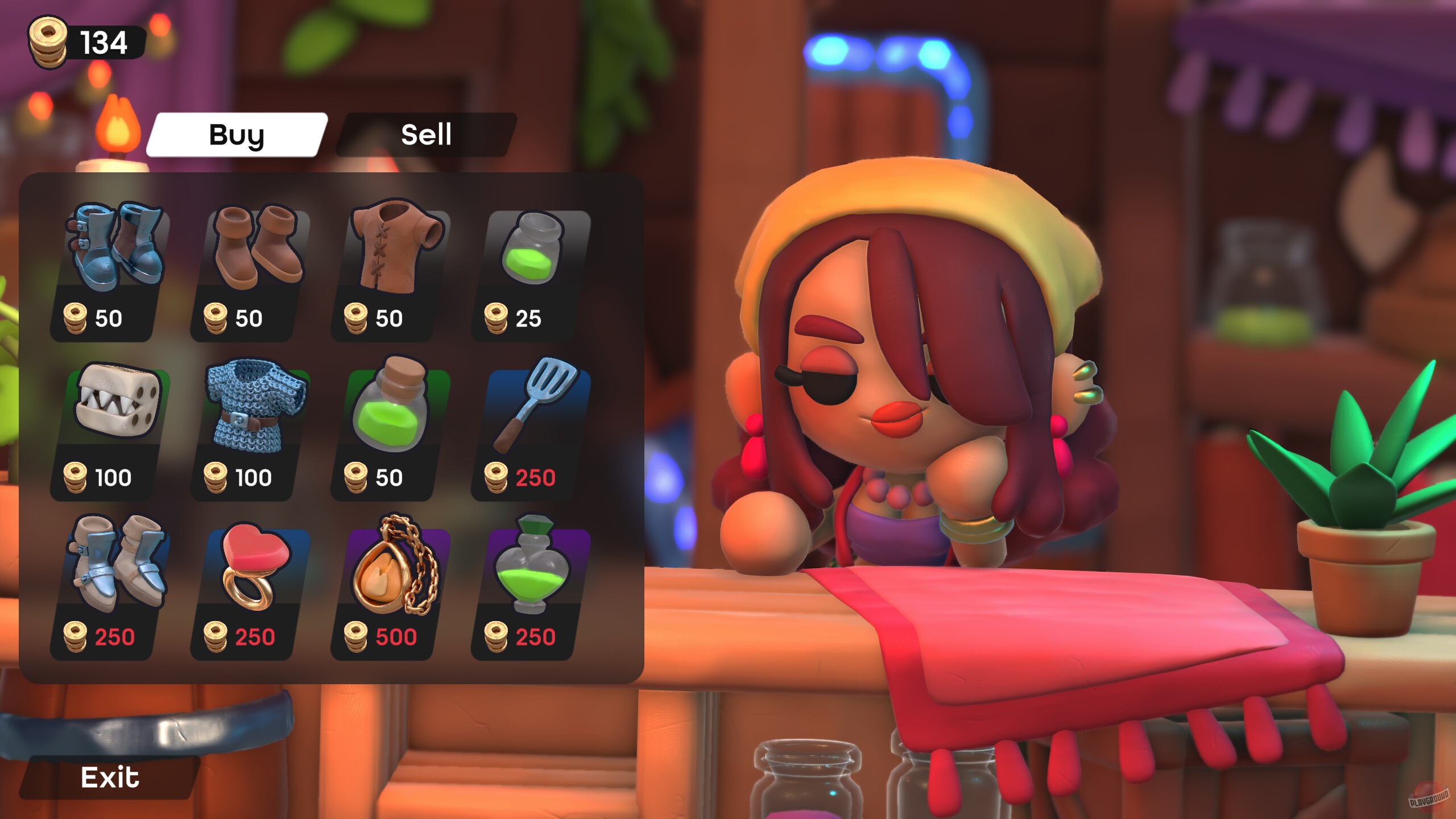The height and width of the screenshot is (819, 1456).
Task: Switch to the Sell tab
Action: click(427, 135)
